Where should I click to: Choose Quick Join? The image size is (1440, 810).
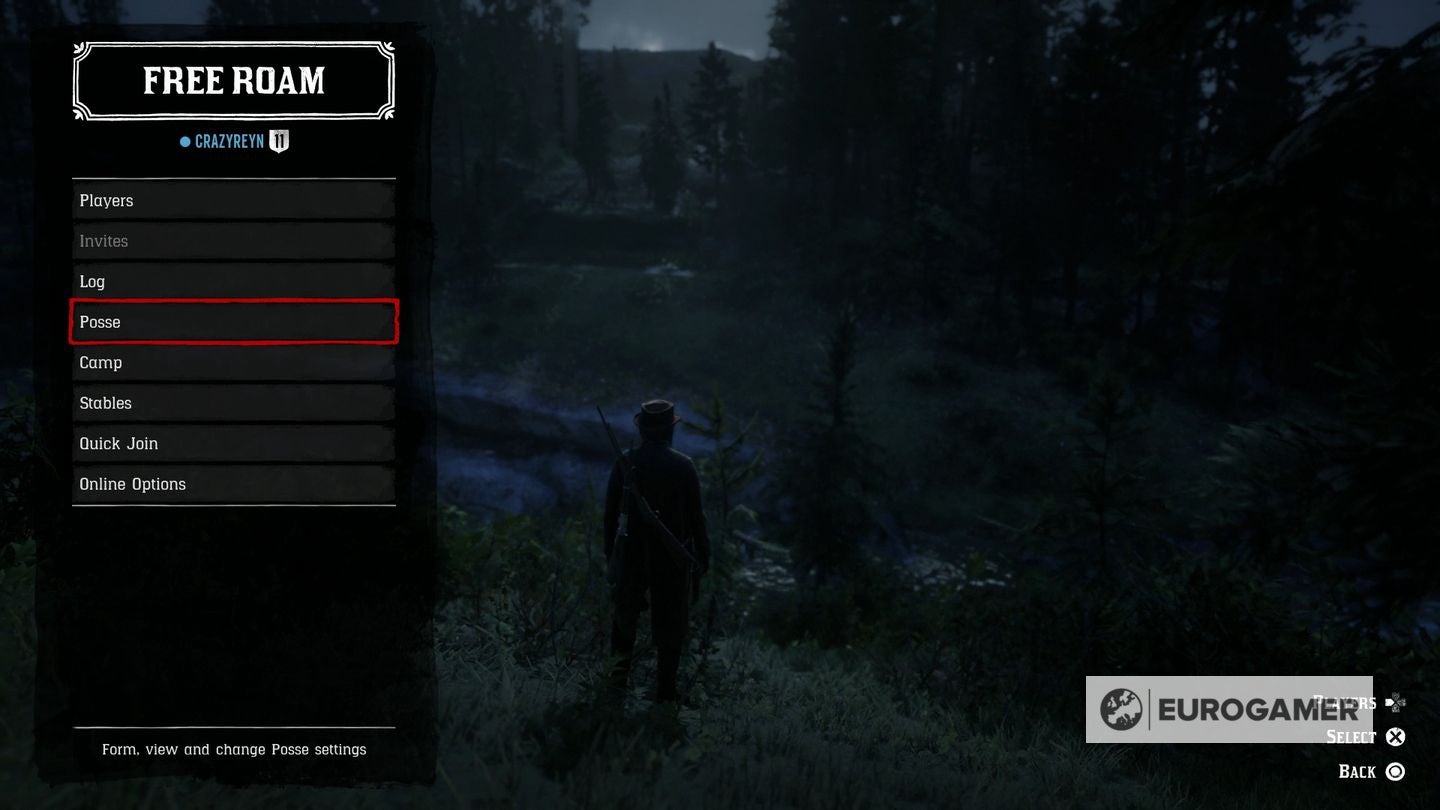[233, 443]
